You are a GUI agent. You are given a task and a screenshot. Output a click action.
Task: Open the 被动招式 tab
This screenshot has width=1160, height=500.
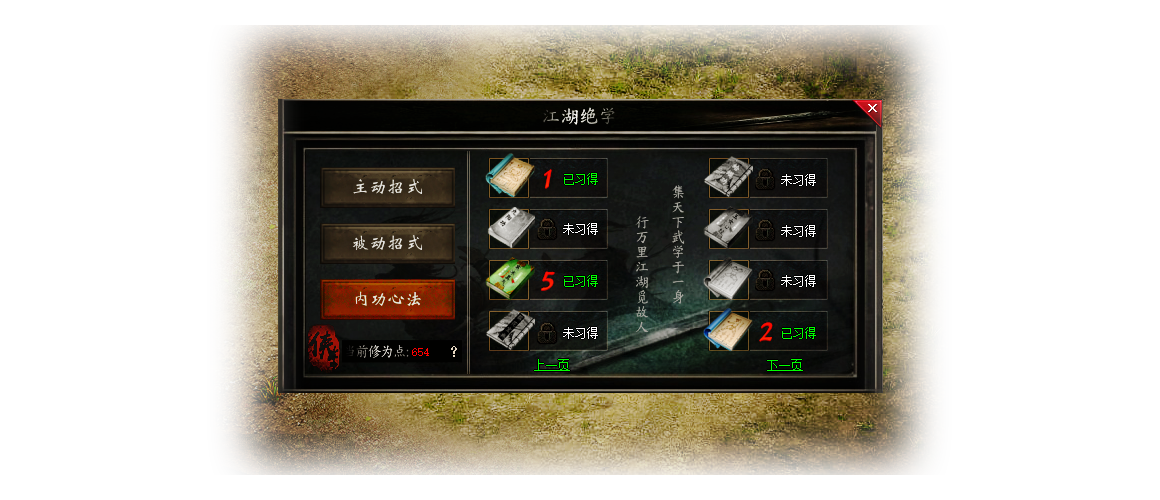pos(388,243)
